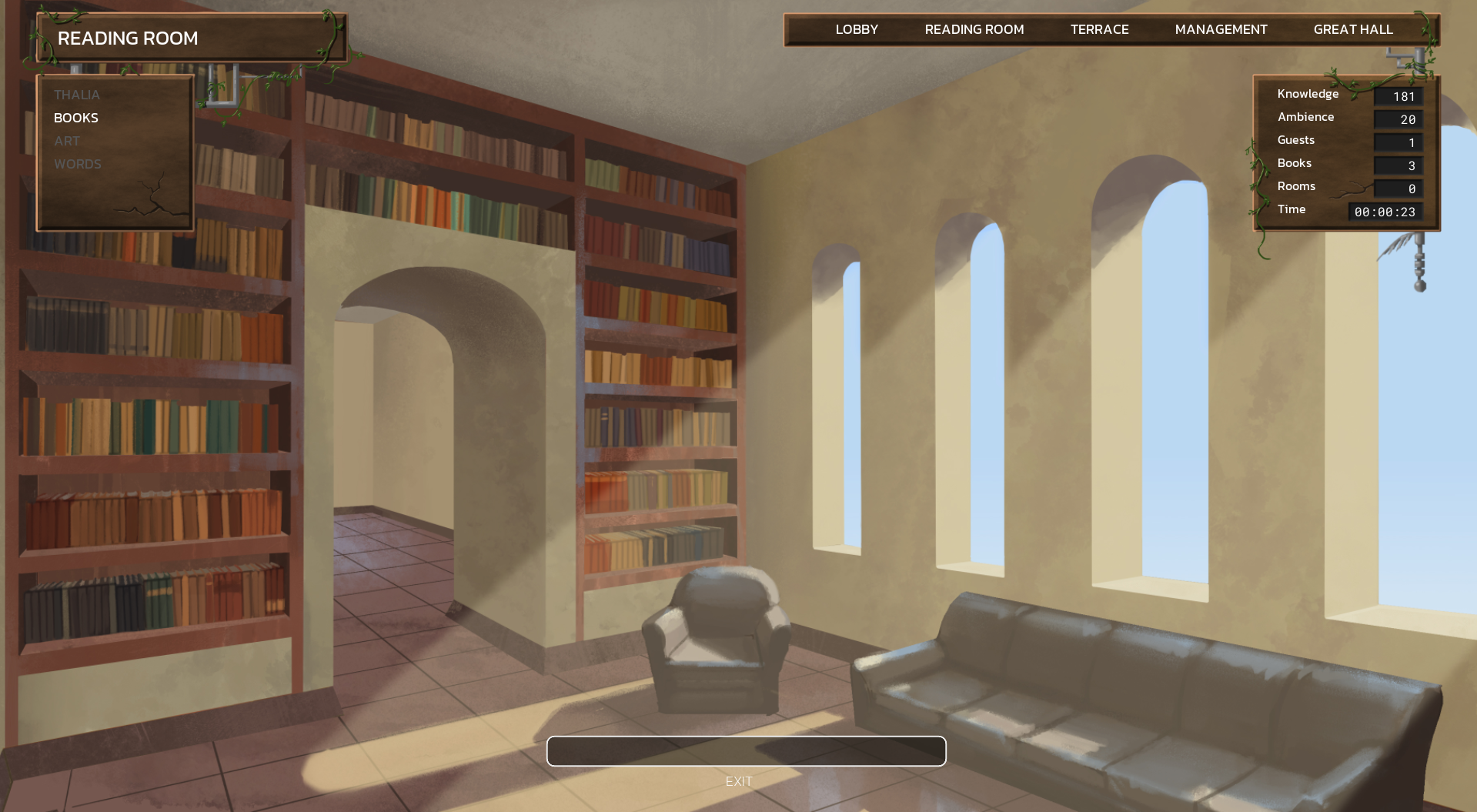
Task: Switch to the Reading Room tab
Action: click(x=974, y=29)
